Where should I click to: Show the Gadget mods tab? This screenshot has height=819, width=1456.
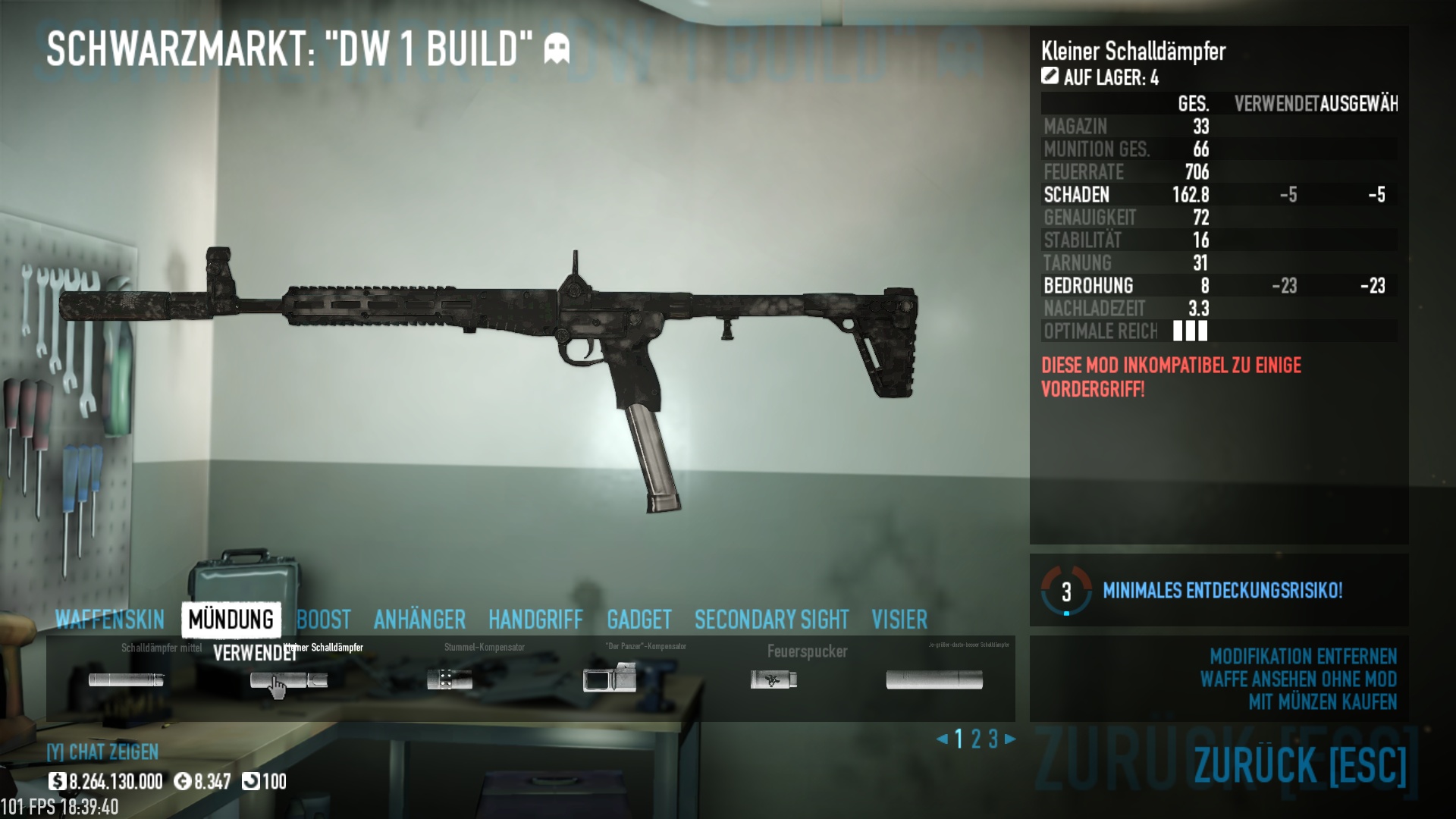coord(639,620)
